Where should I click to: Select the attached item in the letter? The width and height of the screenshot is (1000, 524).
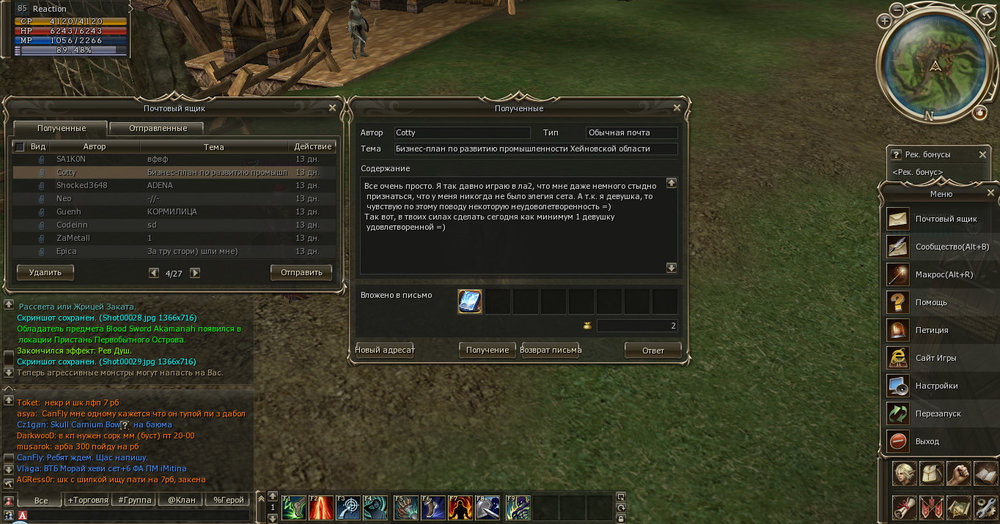[470, 301]
